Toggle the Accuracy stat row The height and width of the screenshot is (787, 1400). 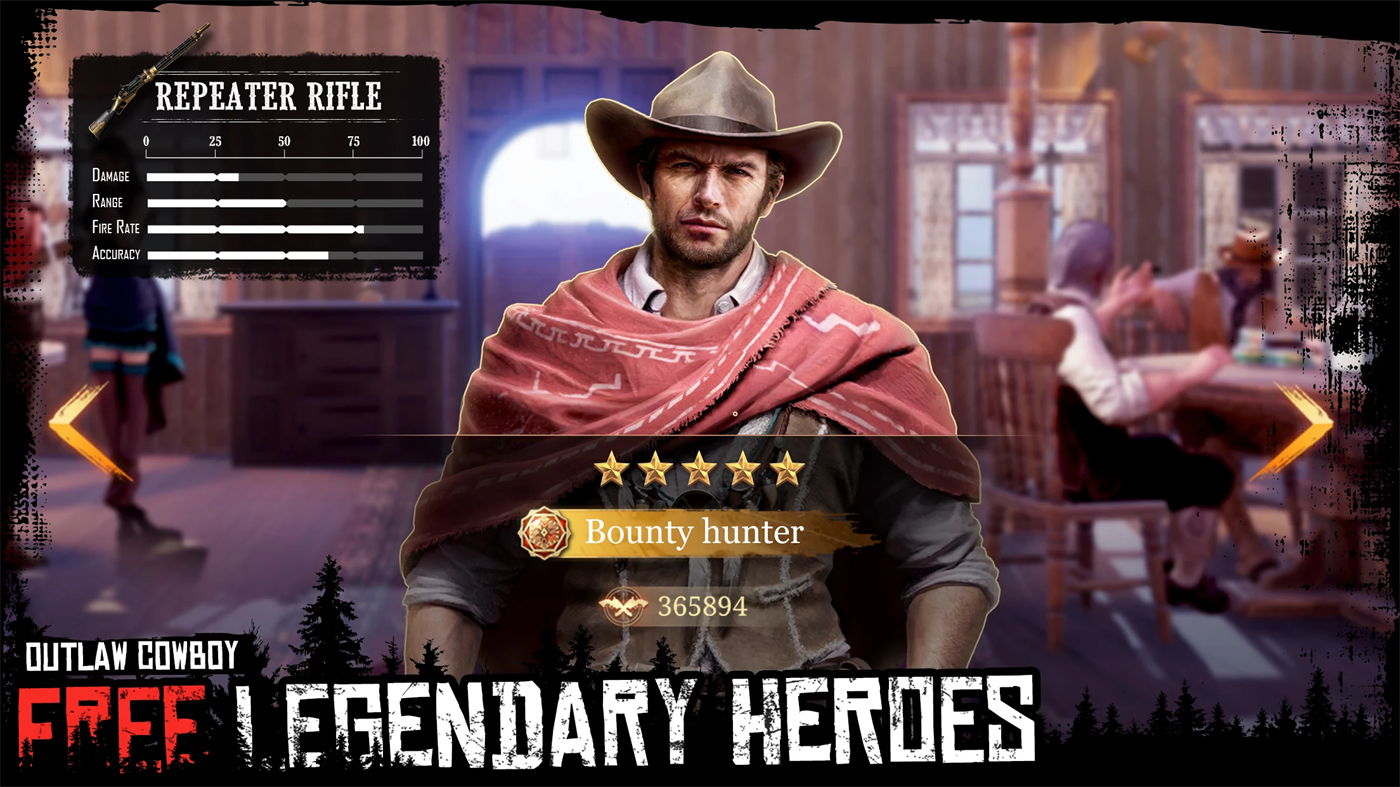[285, 255]
